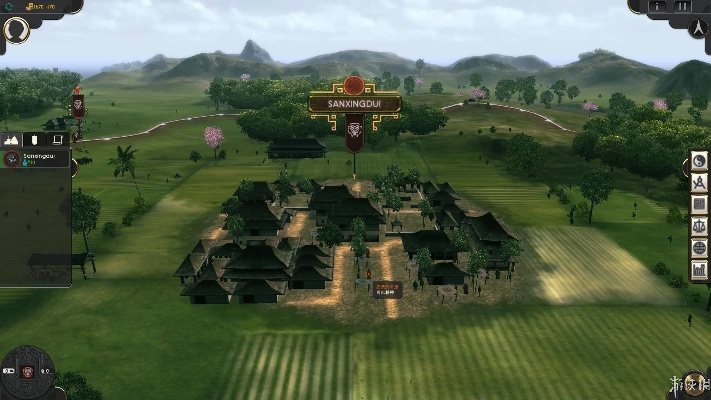Open the info button in the top-right corner

(x=657, y=6)
